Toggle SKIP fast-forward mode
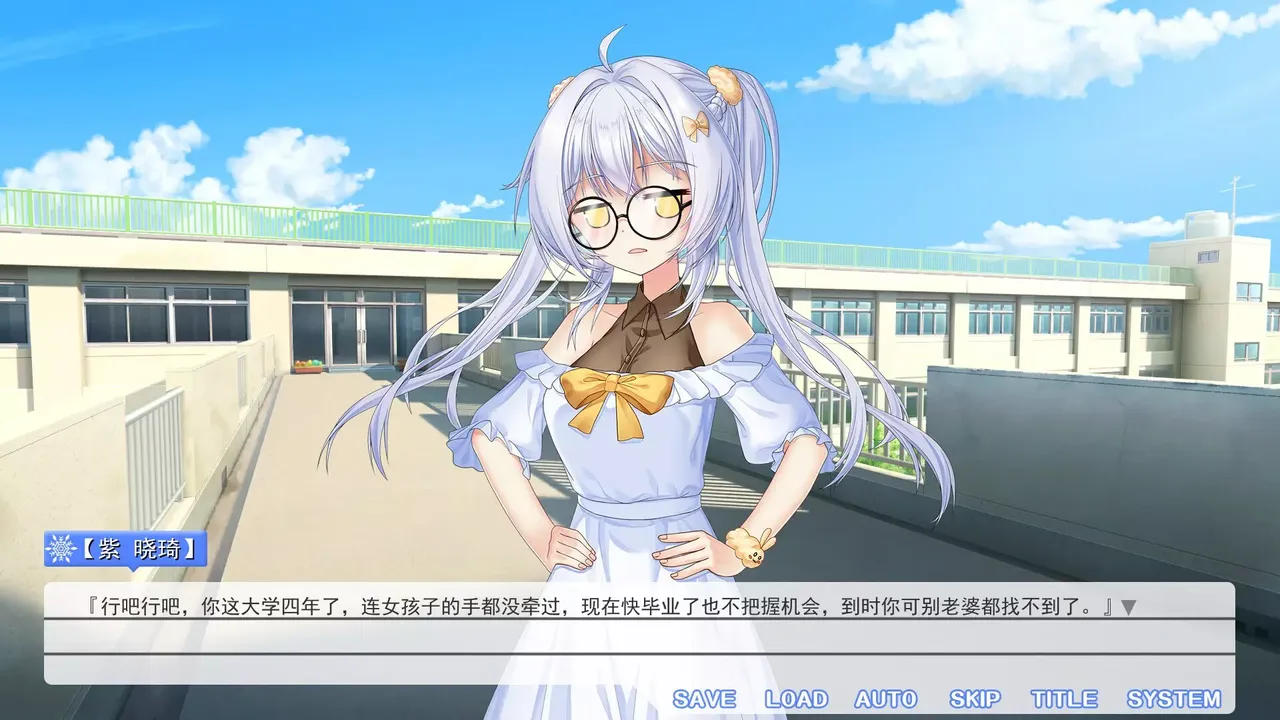1280x720 pixels. [975, 698]
